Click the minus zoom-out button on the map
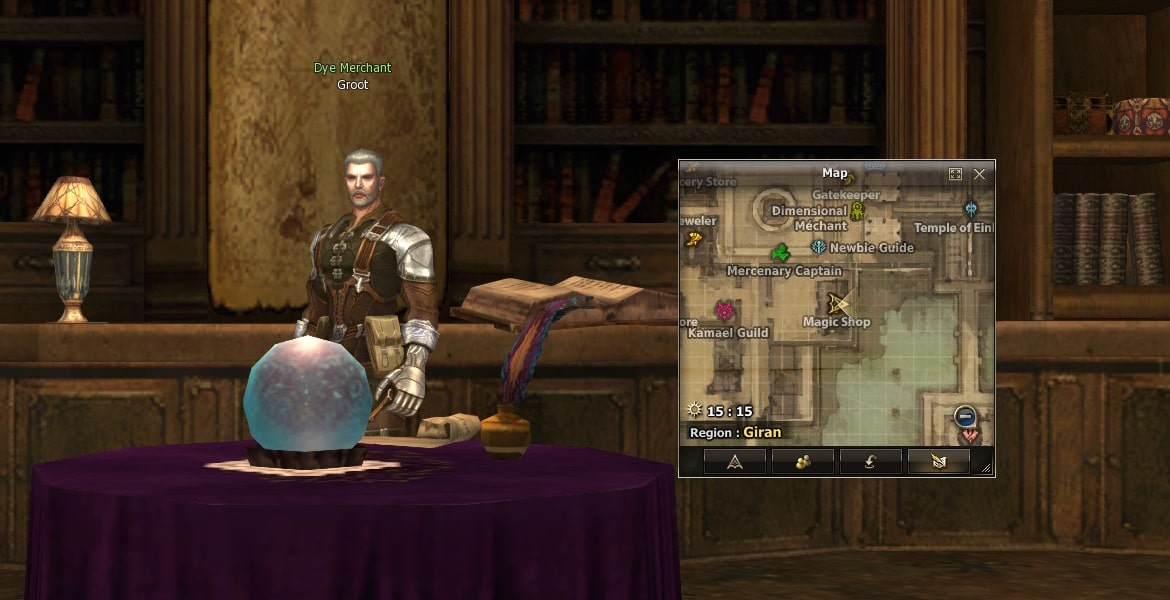1170x600 pixels. [x=965, y=416]
